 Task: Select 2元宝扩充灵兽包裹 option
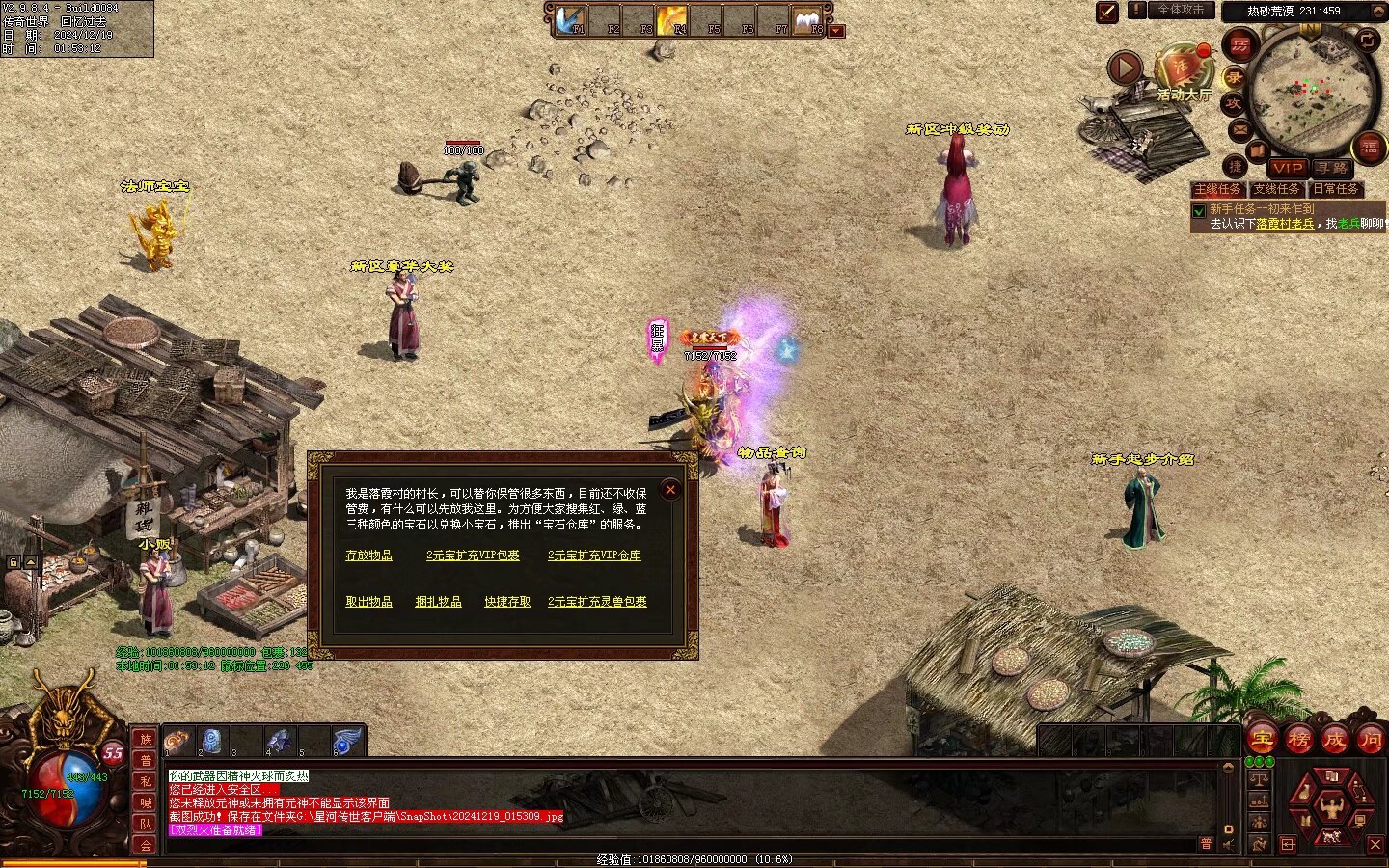click(597, 602)
